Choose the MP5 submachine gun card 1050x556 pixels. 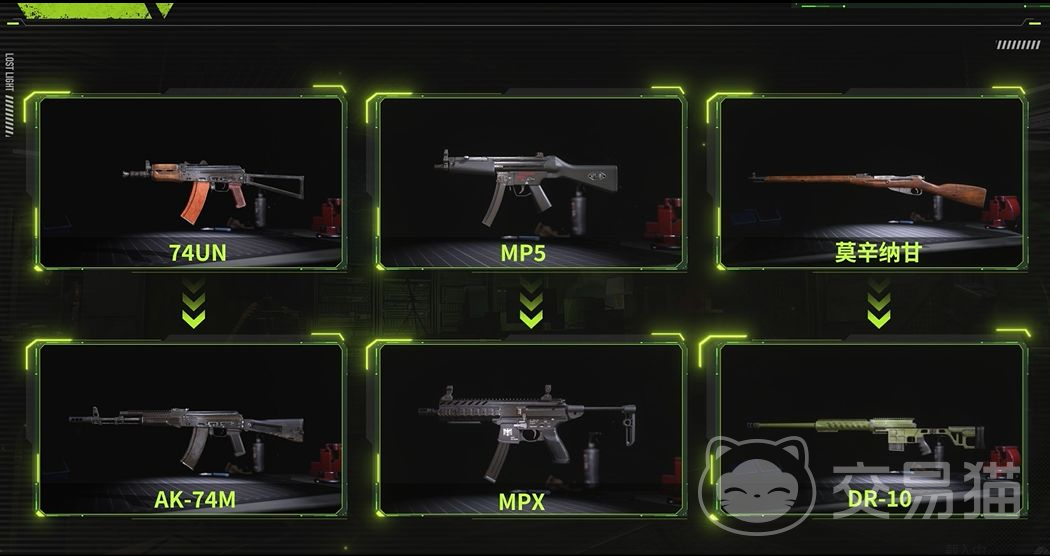click(x=531, y=182)
